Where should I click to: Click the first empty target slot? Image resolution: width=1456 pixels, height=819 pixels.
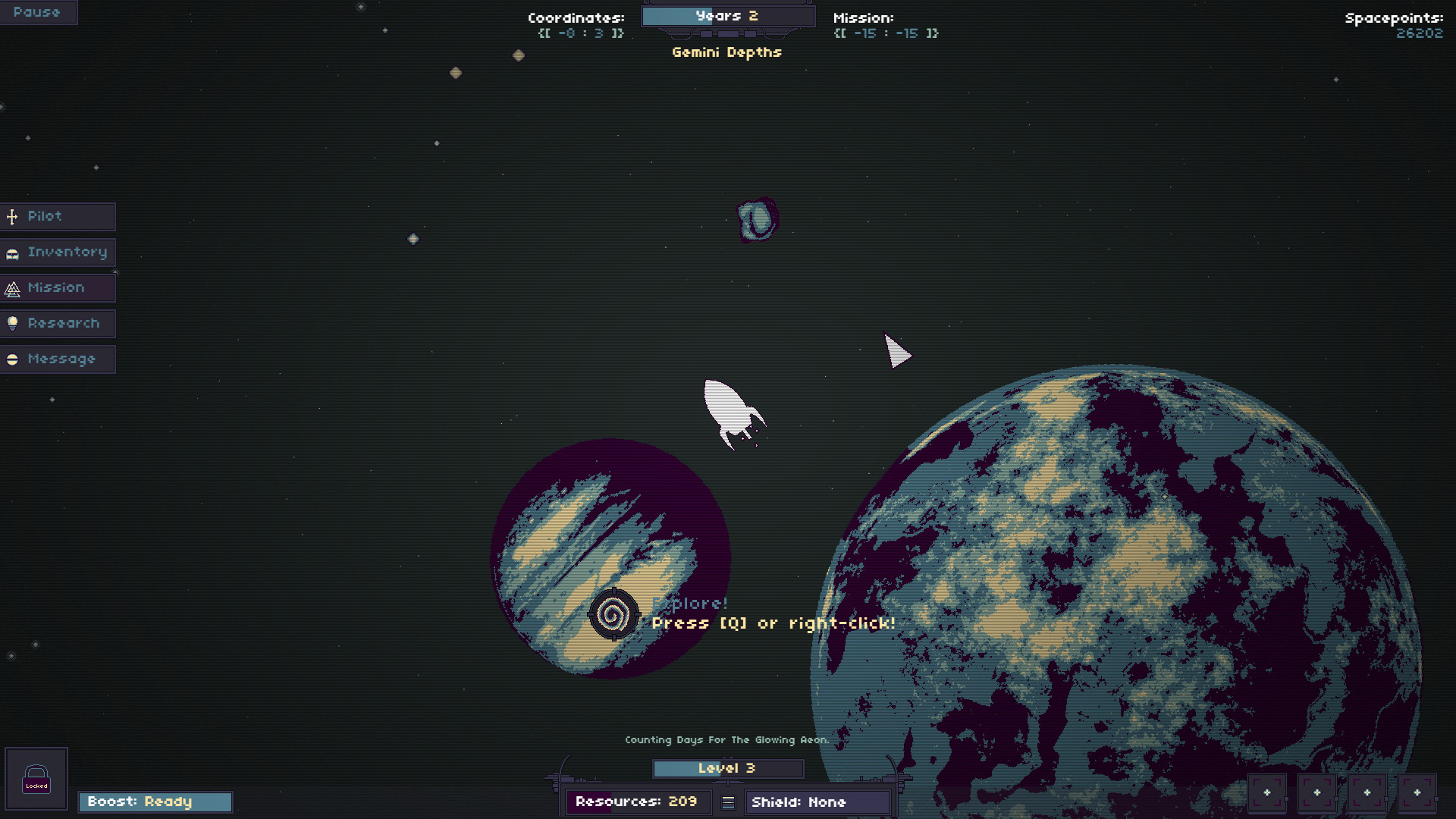coord(1269,793)
